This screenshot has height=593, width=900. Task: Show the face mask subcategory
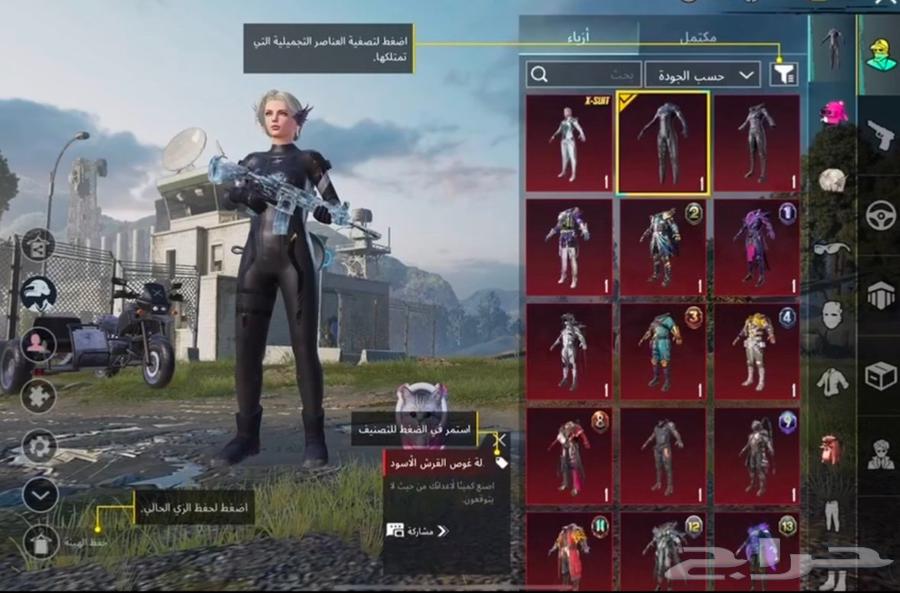point(832,315)
